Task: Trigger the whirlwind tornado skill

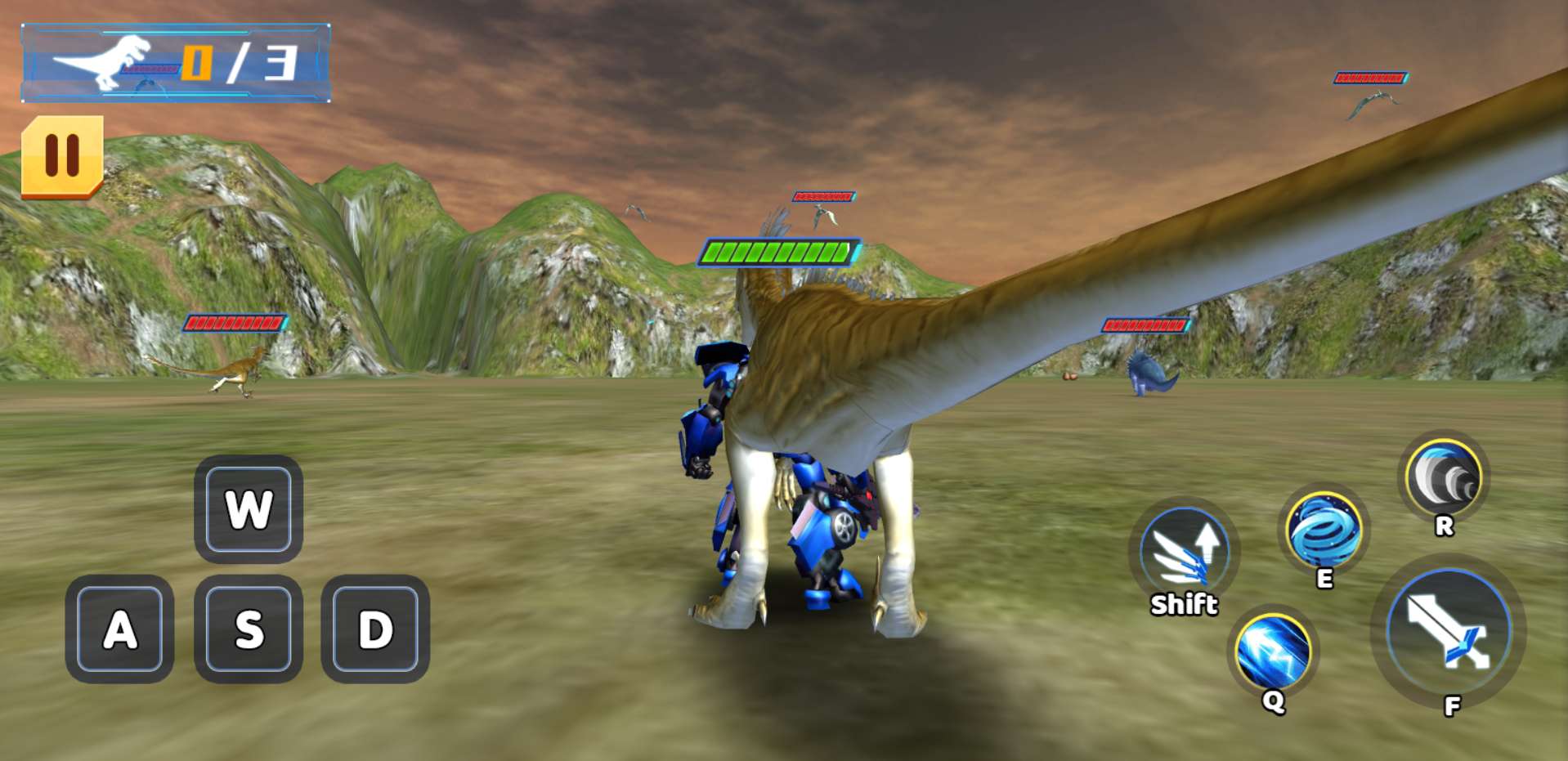Action: 1323,529
